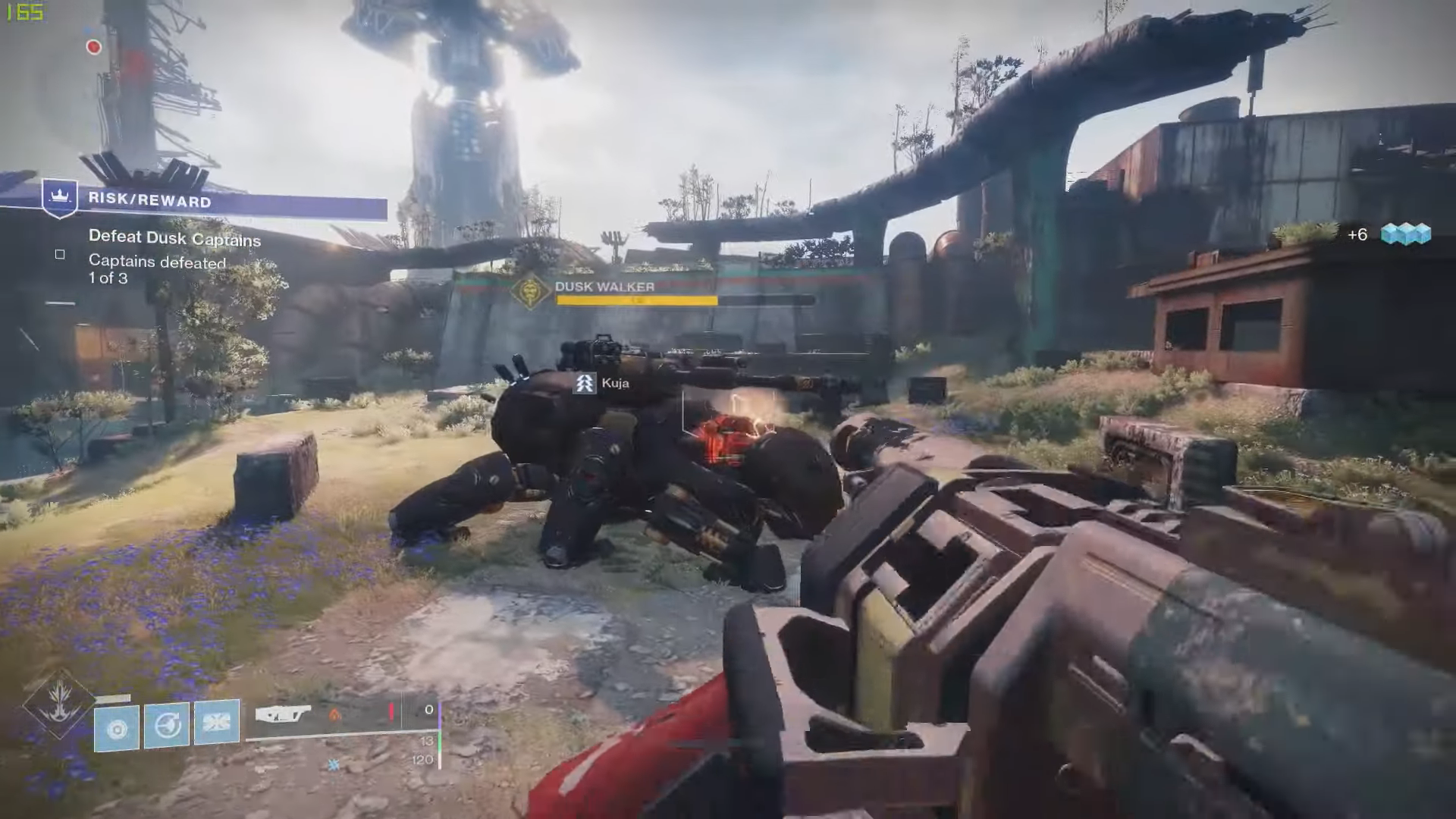Click the blue glimmer cubes icon

click(1405, 234)
